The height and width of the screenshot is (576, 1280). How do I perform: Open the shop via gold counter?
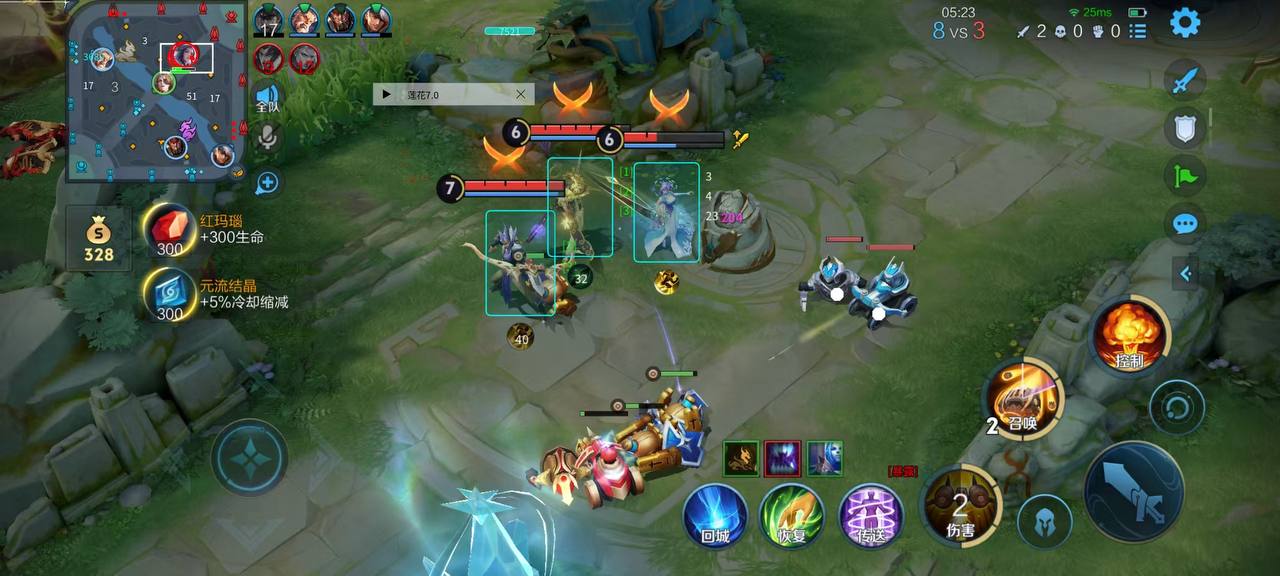coord(98,240)
